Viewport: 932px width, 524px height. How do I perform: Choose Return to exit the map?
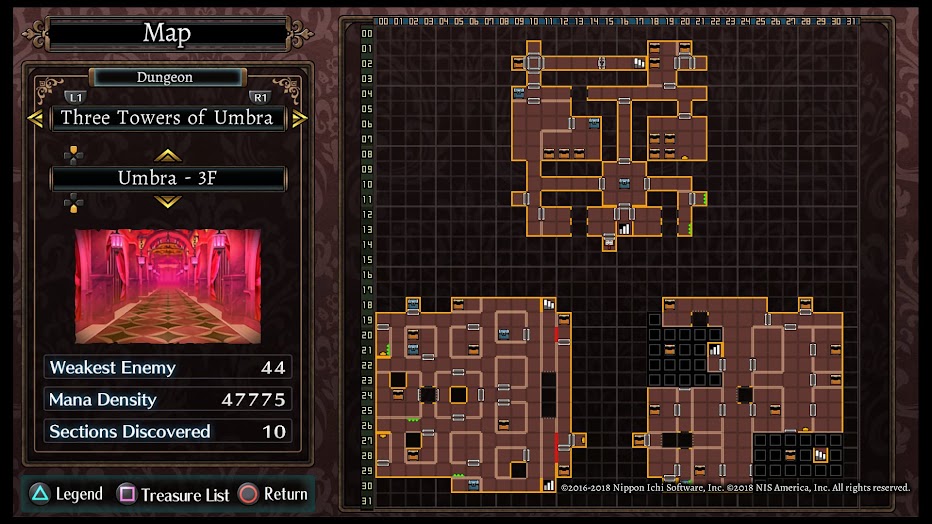(x=273, y=494)
